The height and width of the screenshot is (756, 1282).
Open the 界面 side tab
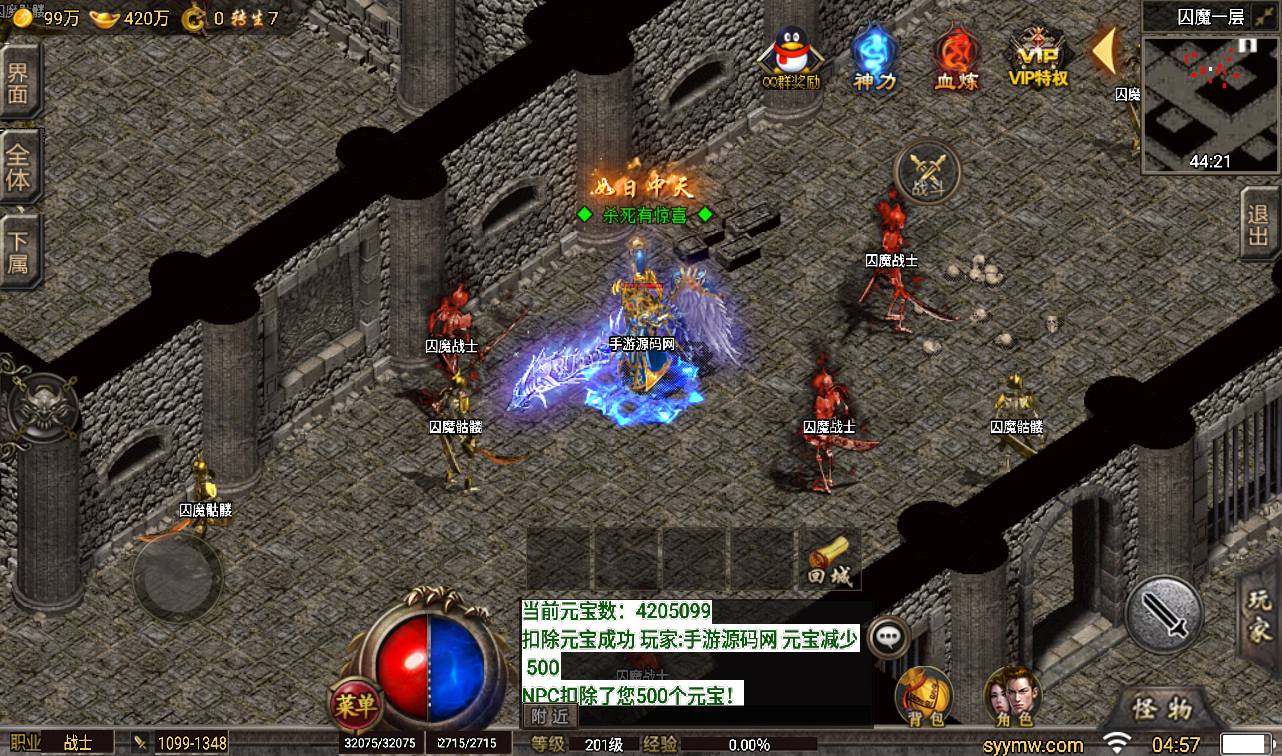pyautogui.click(x=19, y=84)
